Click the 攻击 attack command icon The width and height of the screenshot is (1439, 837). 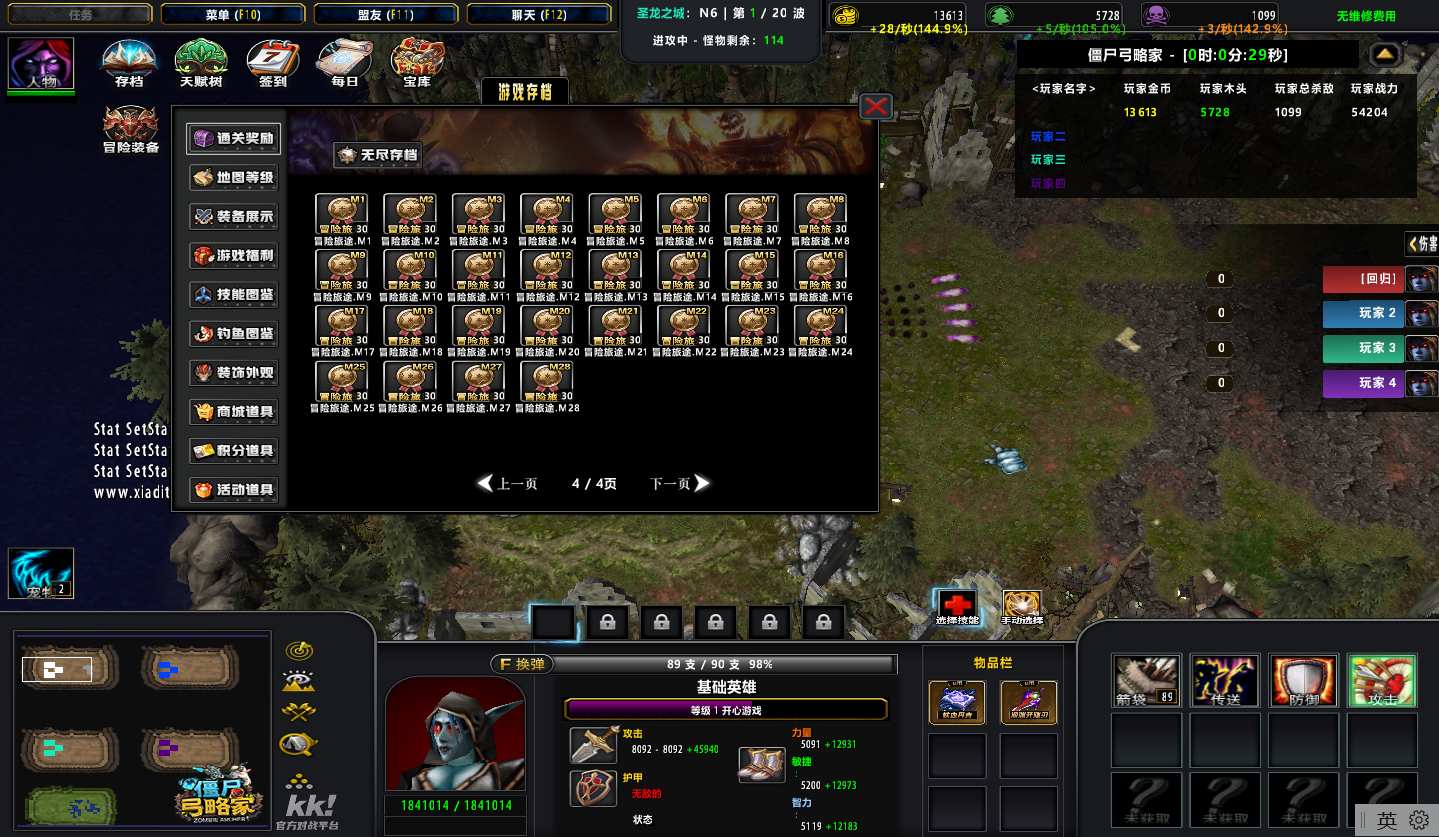coord(1382,680)
